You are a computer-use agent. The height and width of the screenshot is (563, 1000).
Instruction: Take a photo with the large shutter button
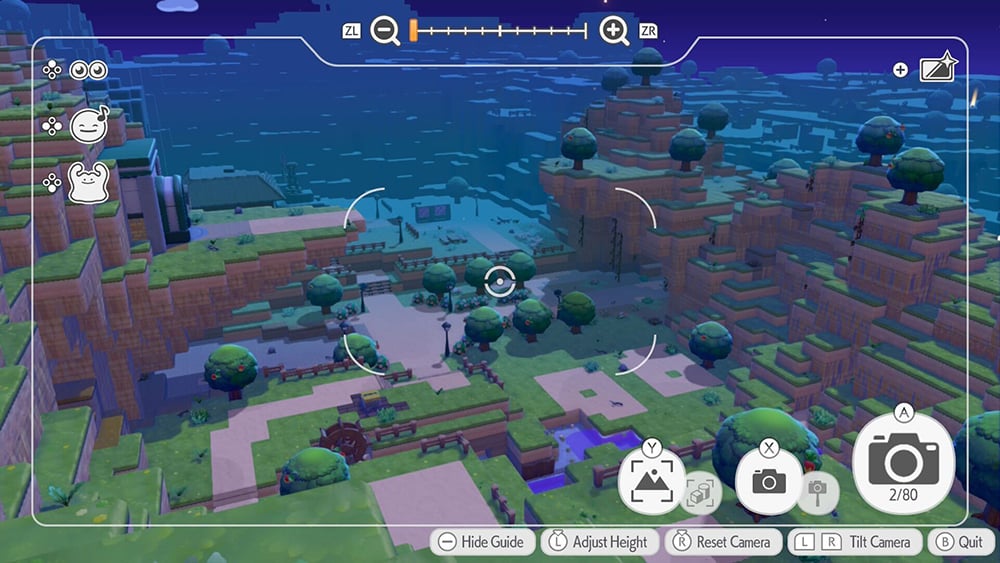click(903, 462)
